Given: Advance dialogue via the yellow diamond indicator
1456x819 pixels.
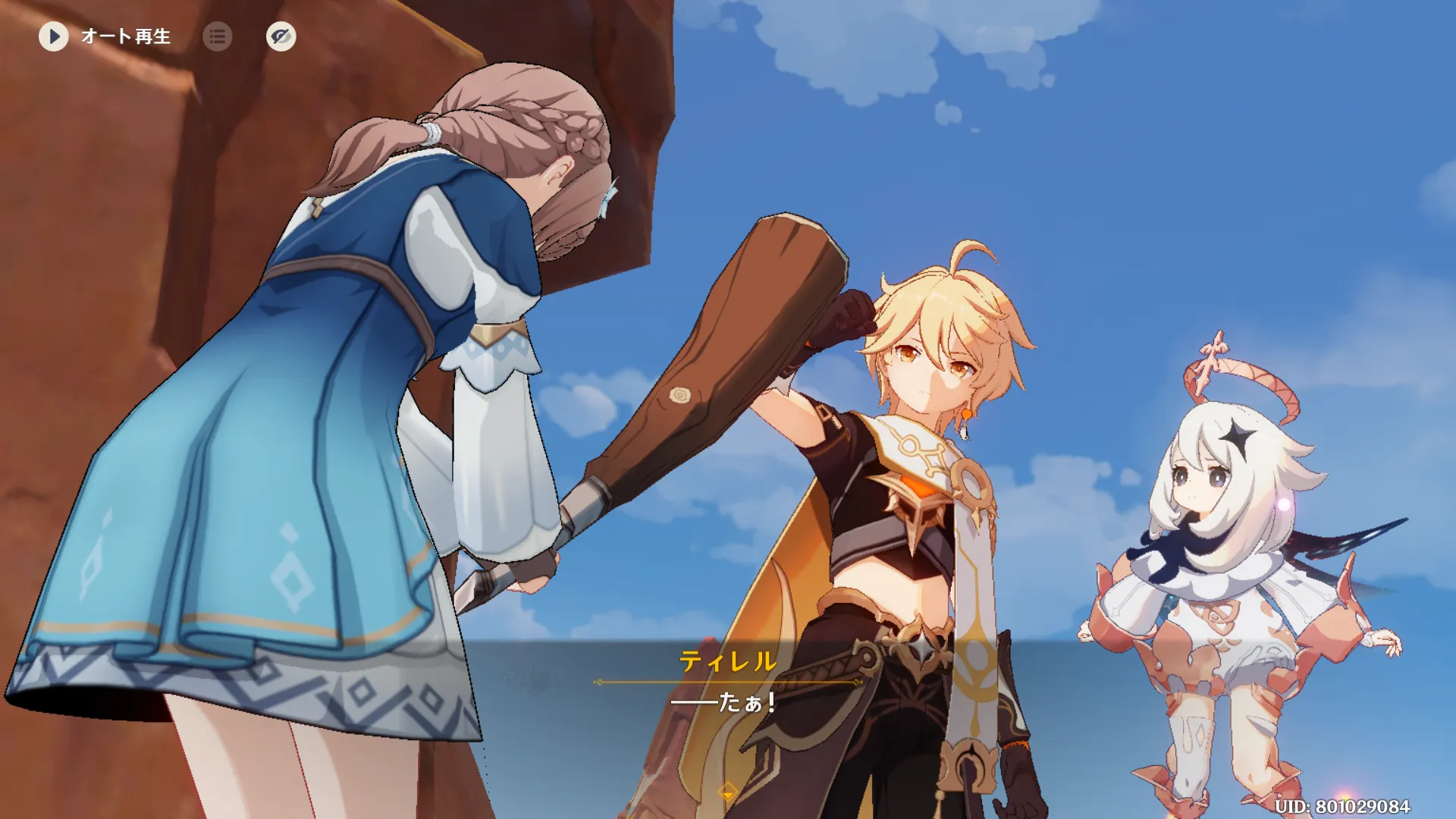Looking at the screenshot, I should tap(727, 792).
